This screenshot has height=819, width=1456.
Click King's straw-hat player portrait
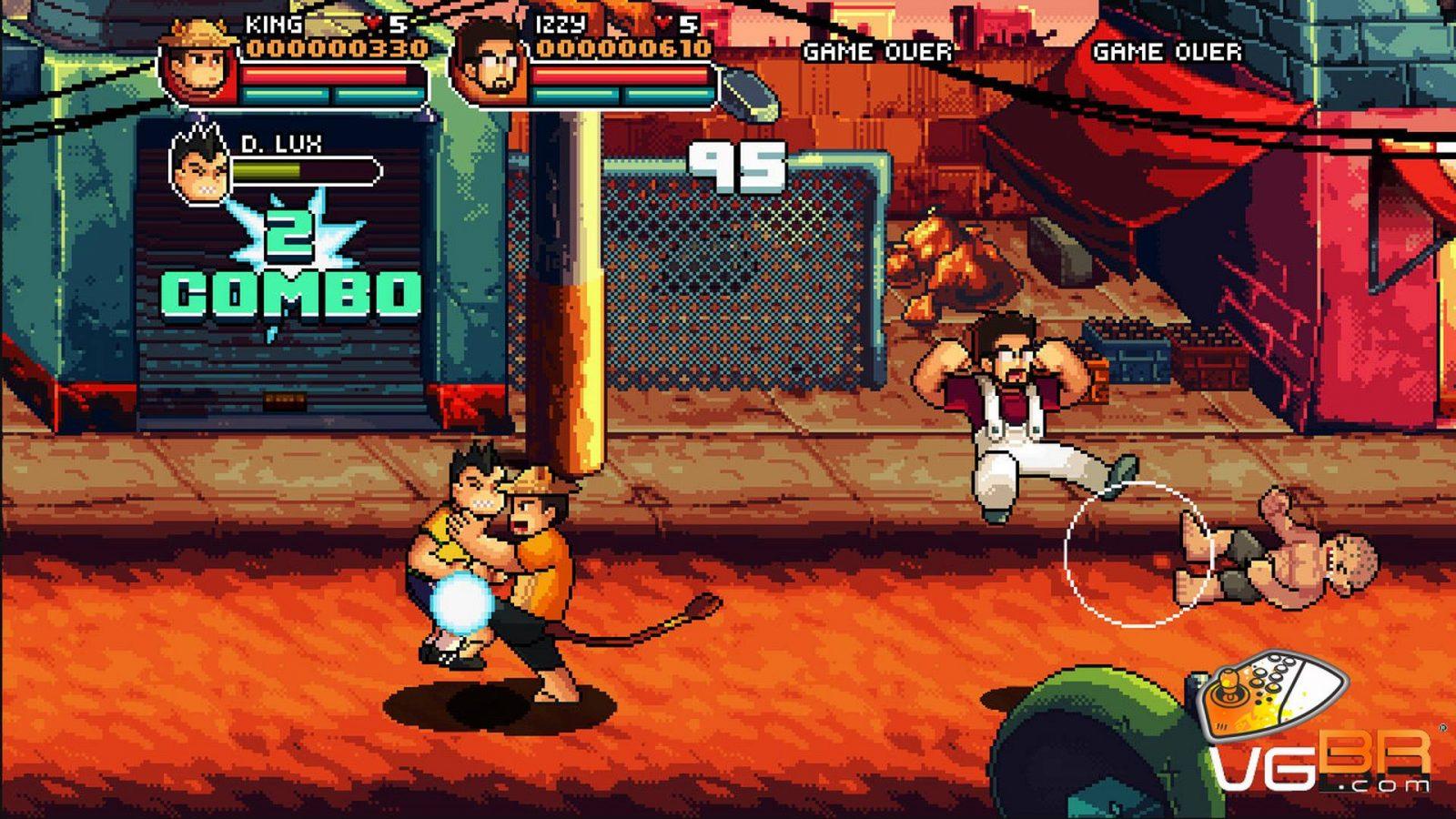tap(199, 62)
